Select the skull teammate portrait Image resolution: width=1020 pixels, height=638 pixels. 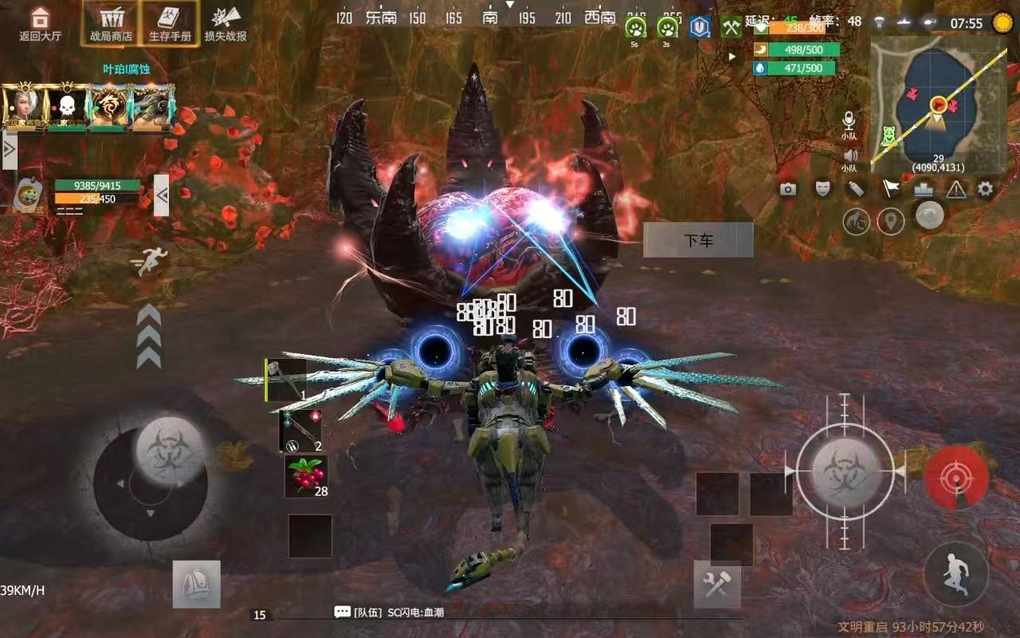tap(68, 106)
